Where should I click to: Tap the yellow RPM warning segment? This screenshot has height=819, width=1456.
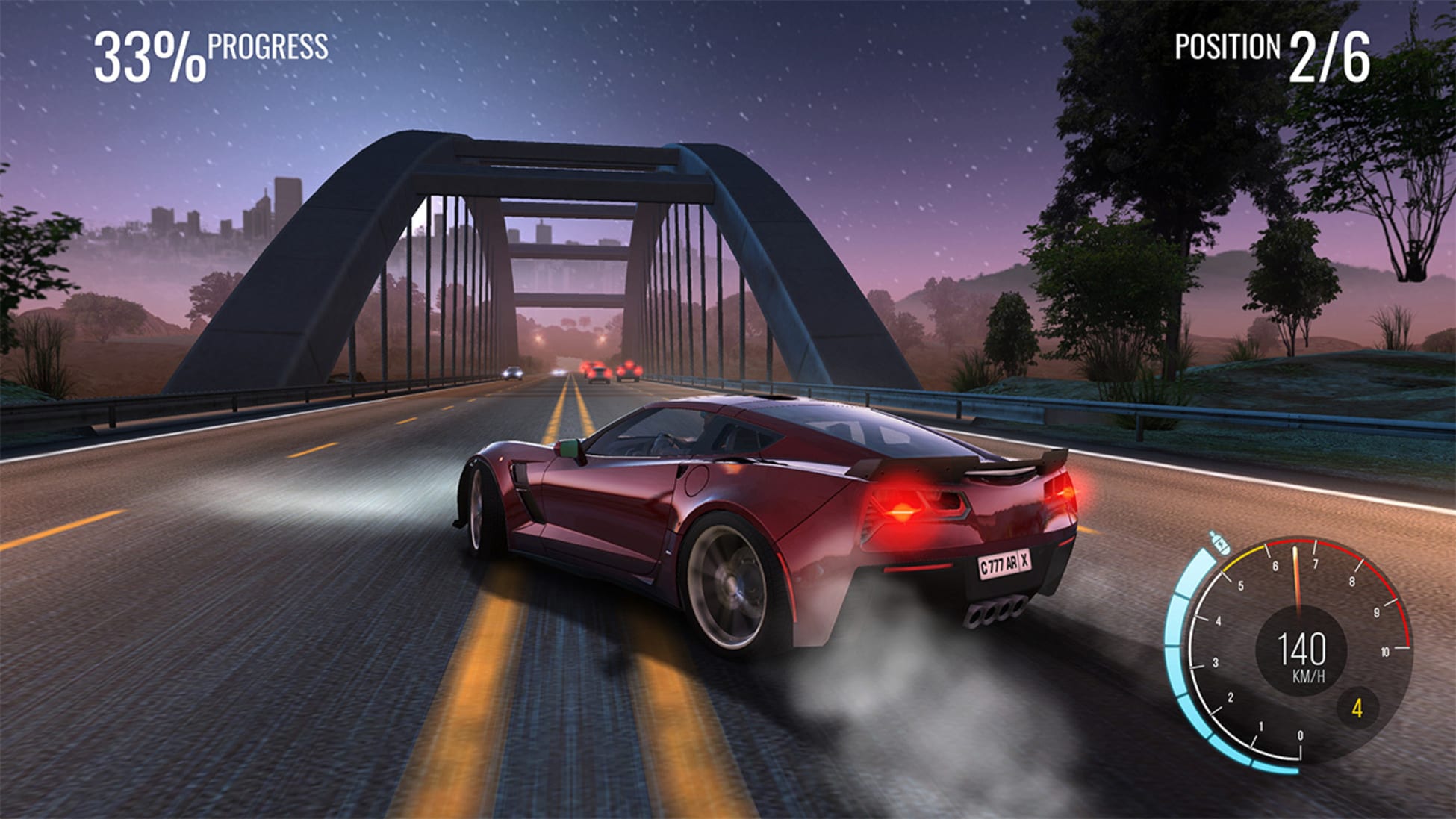point(1242,555)
